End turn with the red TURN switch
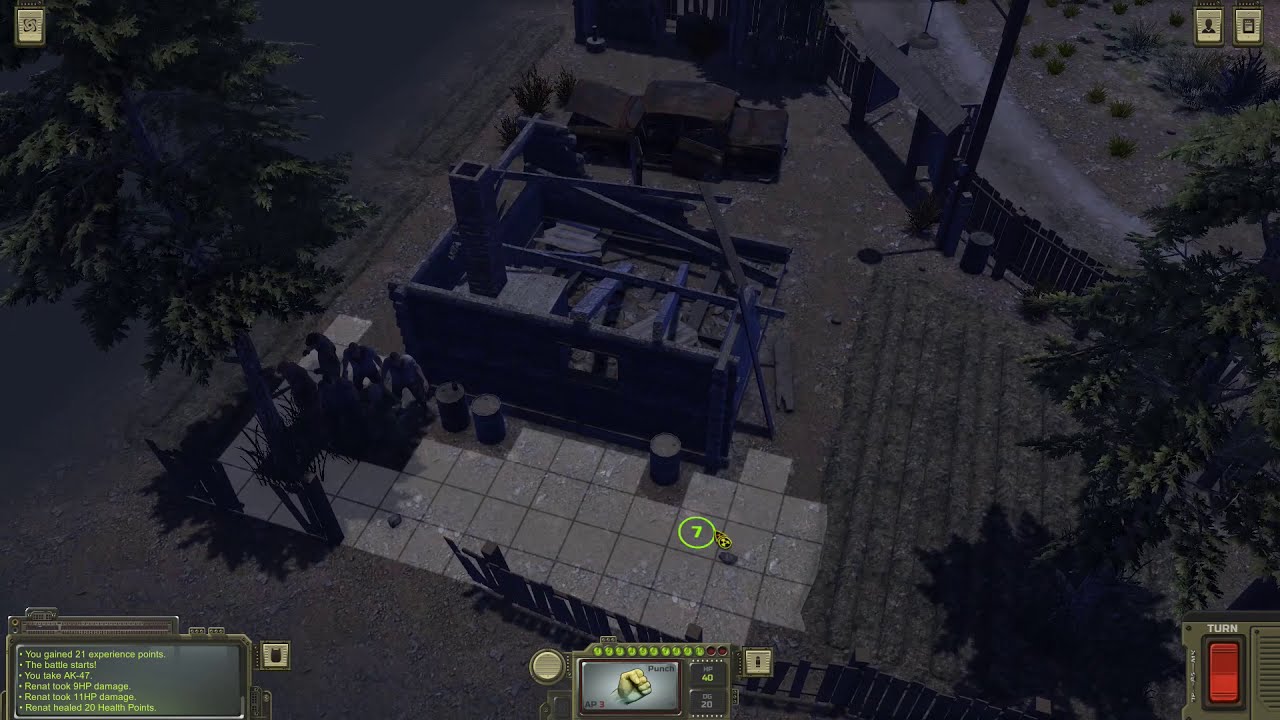 pos(1223,670)
